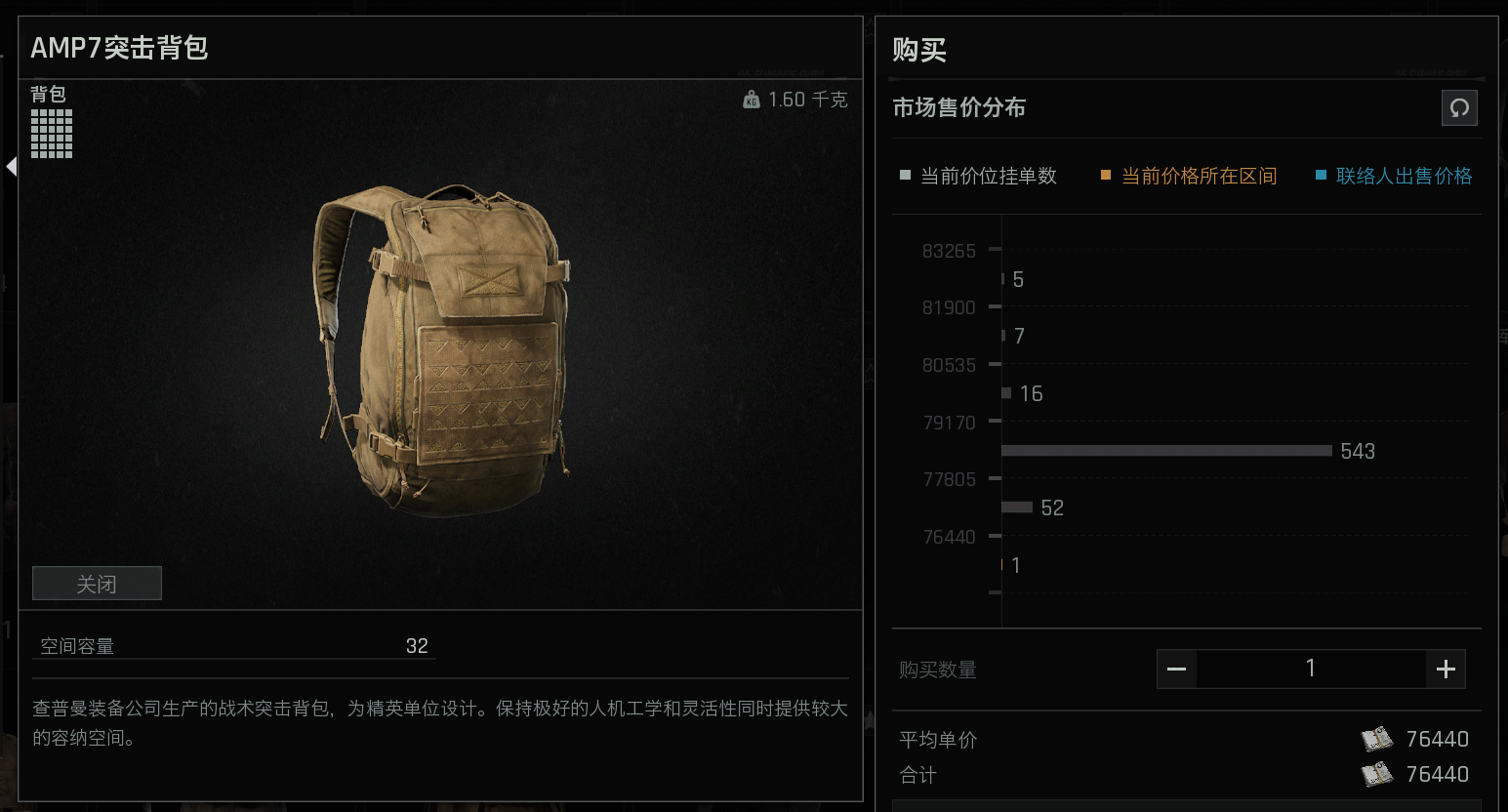Screen dimensions: 1508x812
Task: Click the 市场售价分布 section title
Action: tap(958, 107)
